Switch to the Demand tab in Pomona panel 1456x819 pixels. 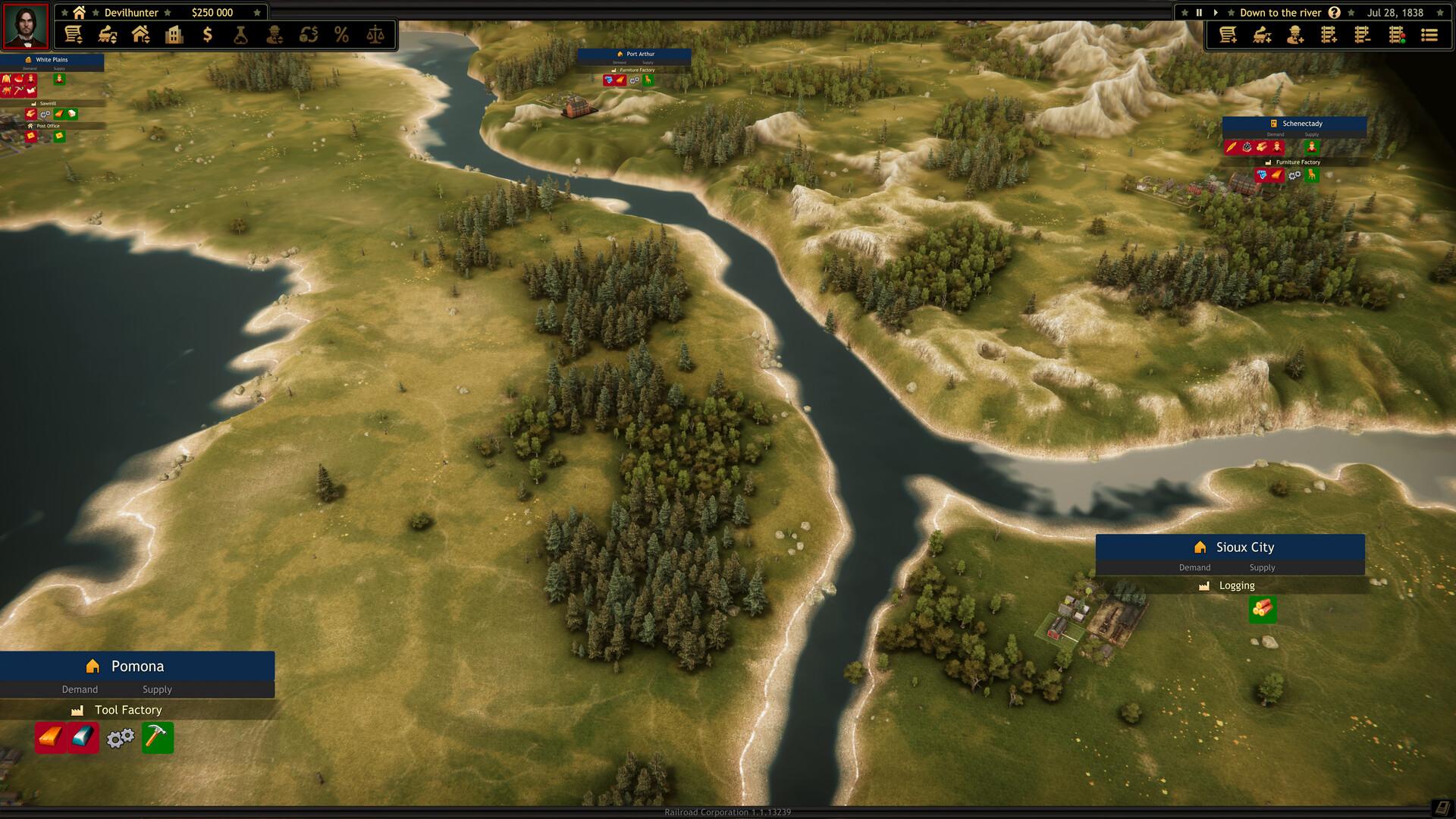point(79,689)
